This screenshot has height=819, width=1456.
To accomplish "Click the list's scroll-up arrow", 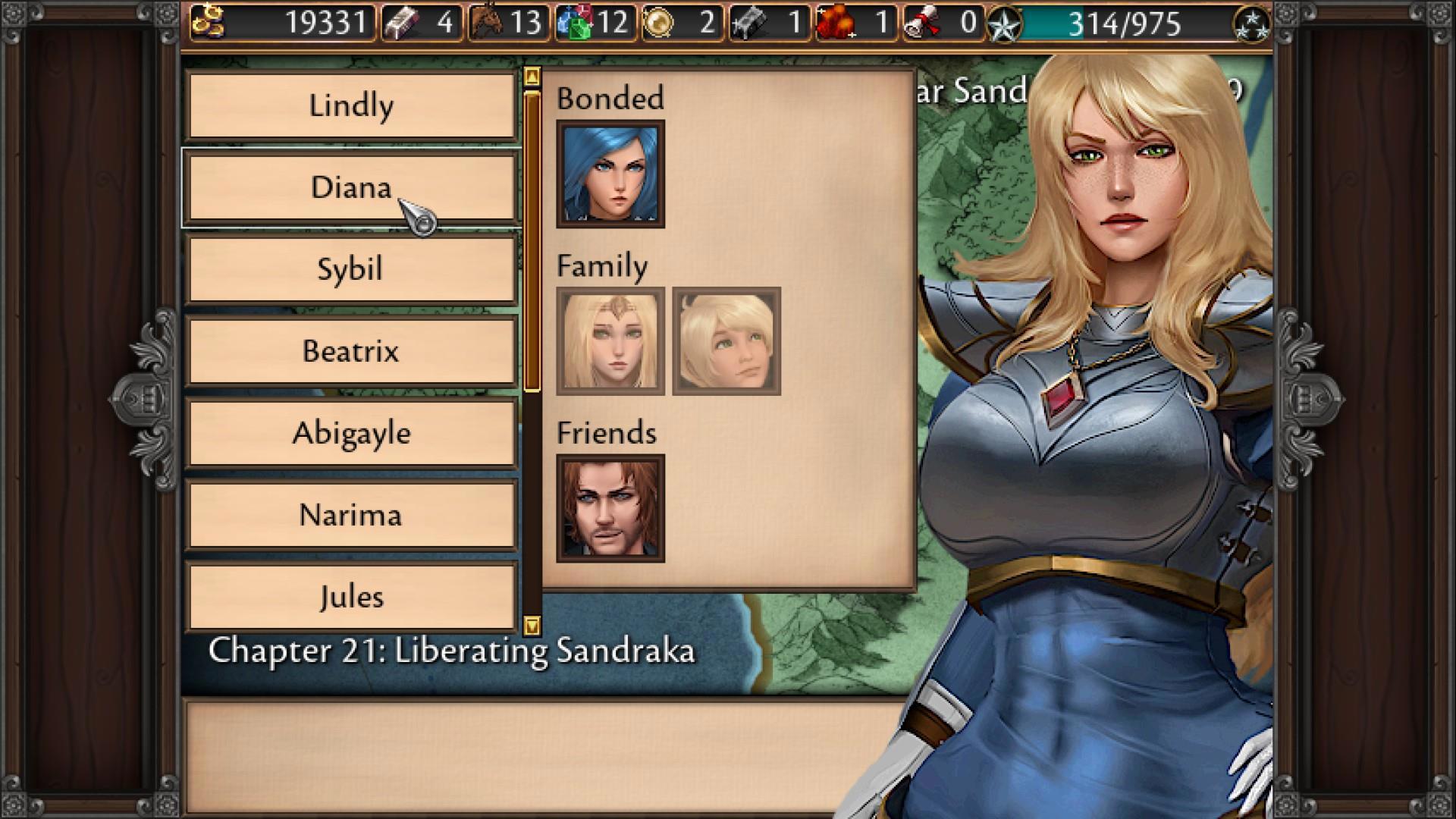I will tap(532, 77).
